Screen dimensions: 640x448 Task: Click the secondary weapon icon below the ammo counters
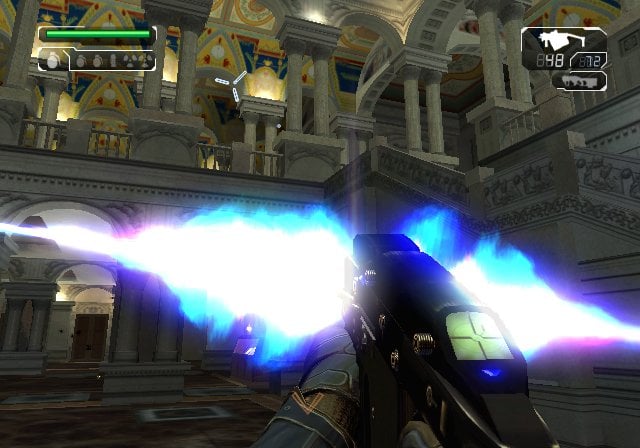coord(584,78)
